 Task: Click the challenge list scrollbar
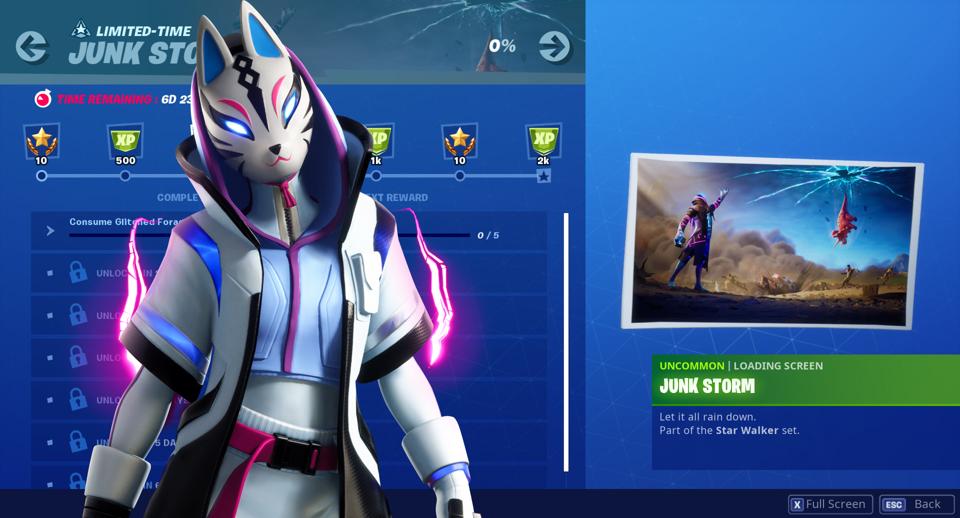click(566, 340)
